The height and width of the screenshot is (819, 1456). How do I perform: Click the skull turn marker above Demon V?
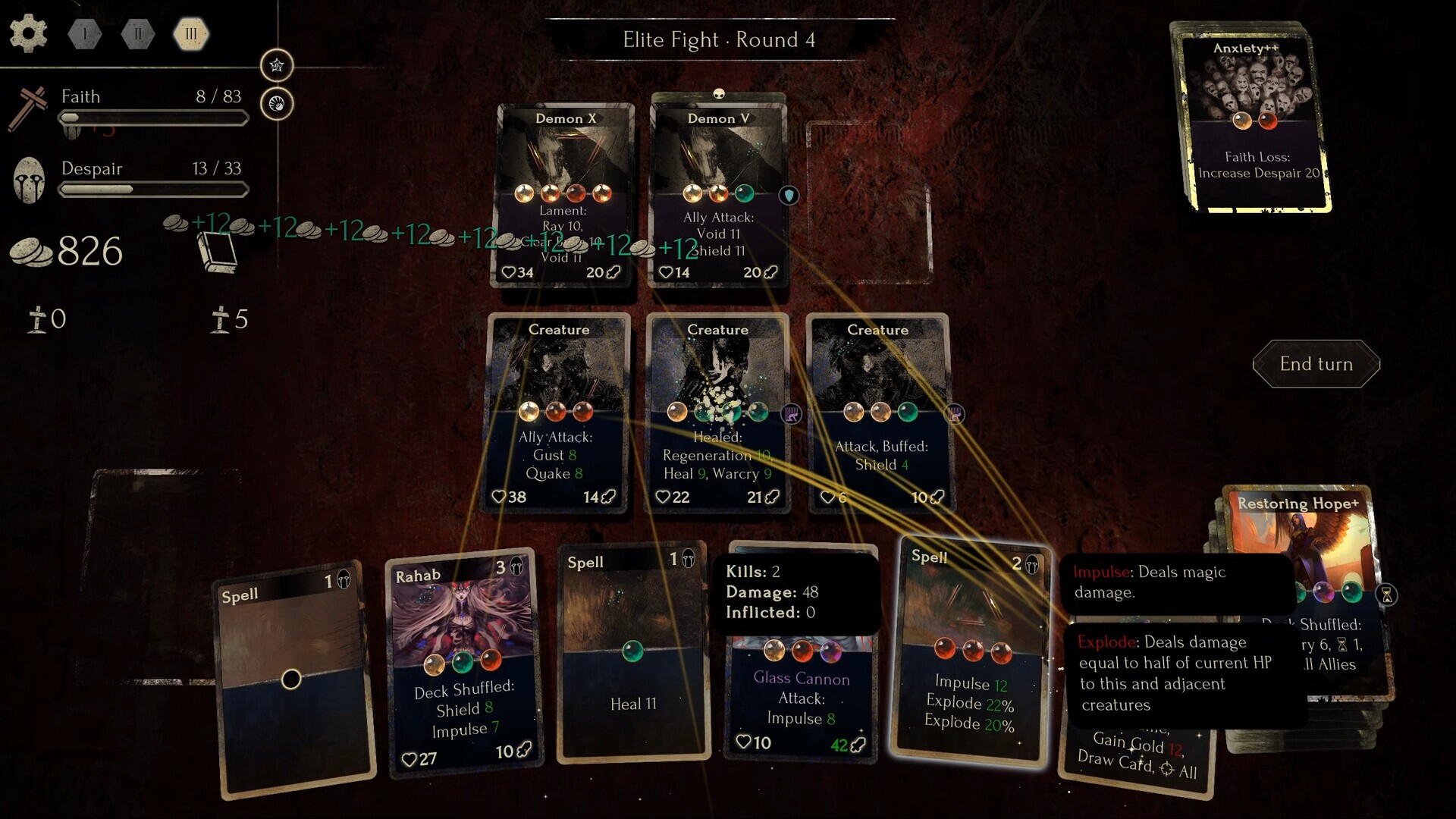click(x=719, y=94)
